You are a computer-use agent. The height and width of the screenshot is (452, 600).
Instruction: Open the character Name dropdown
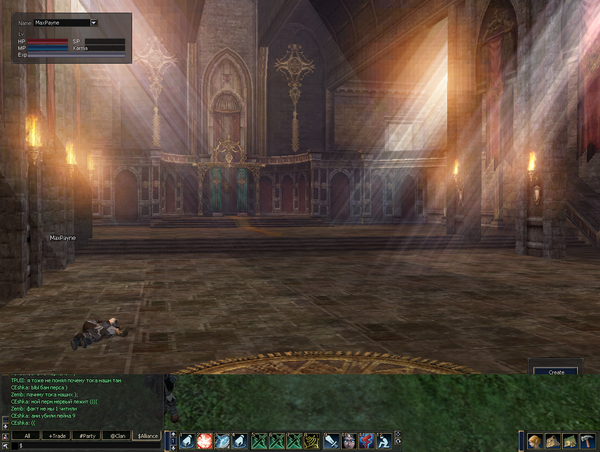93,22
